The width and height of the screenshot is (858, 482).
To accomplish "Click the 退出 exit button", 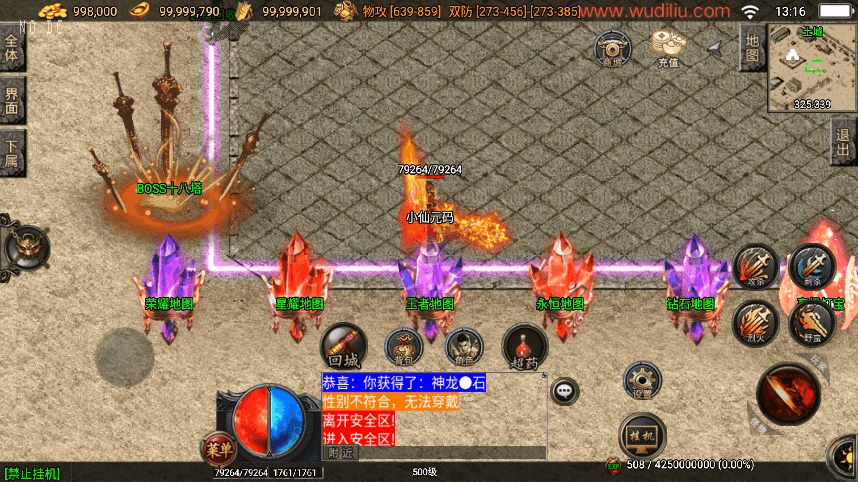I will coord(844,142).
